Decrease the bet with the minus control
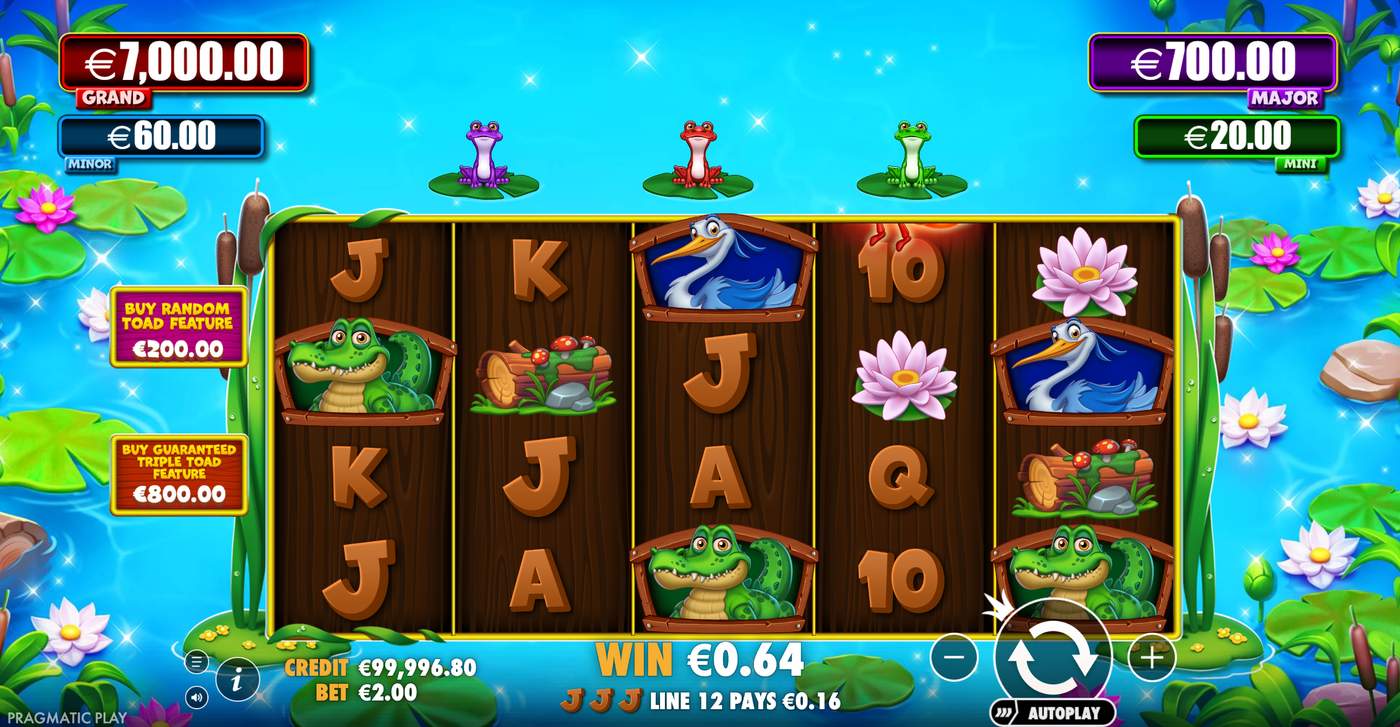The image size is (1400, 727). (955, 658)
